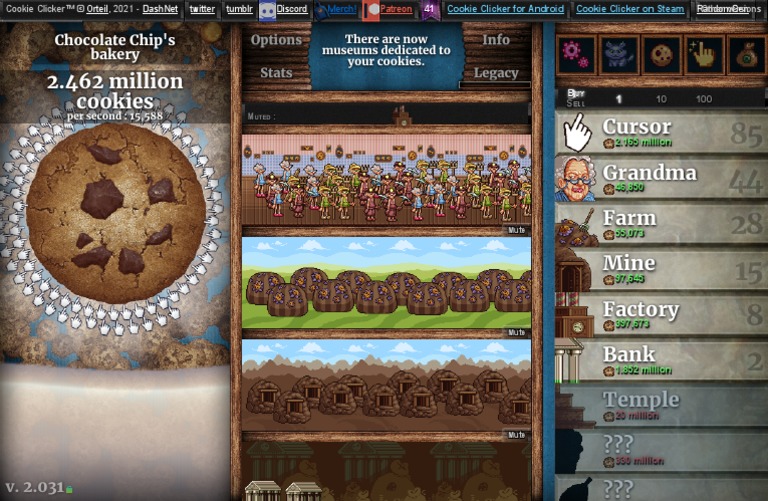Buy the pink gears upgrade
Viewport: 768px width, 501px height.
pyautogui.click(x=575, y=55)
